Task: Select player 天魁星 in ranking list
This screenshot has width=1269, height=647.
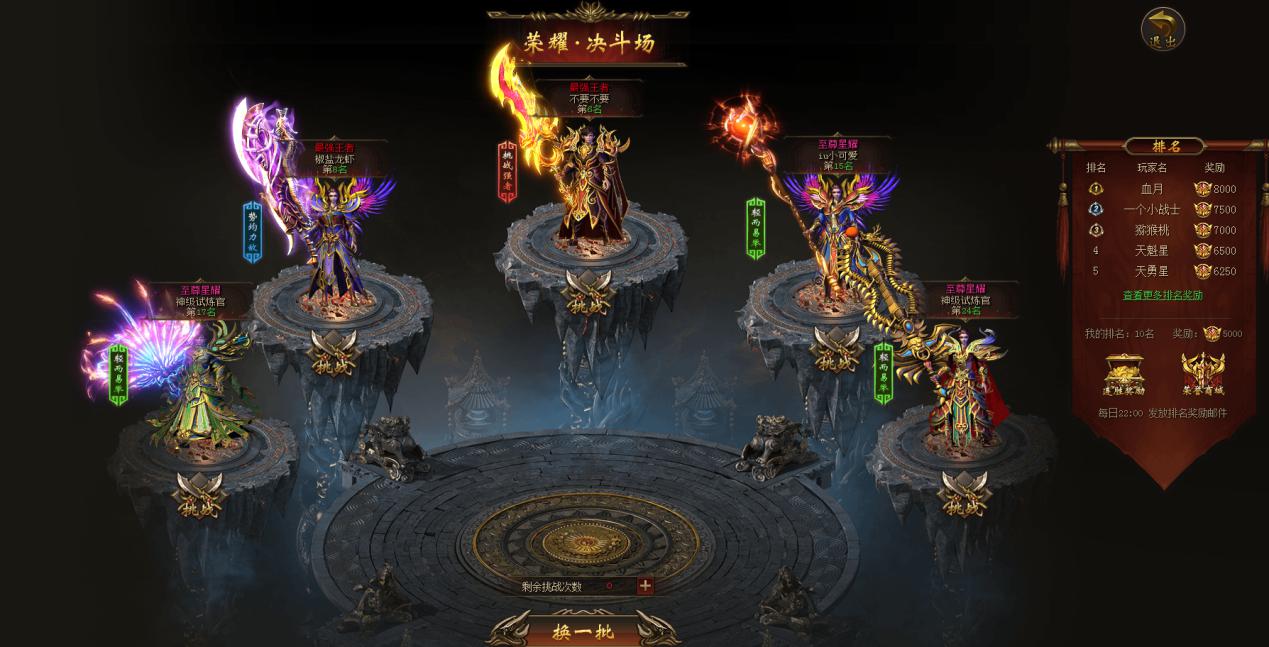Action: (x=1152, y=251)
